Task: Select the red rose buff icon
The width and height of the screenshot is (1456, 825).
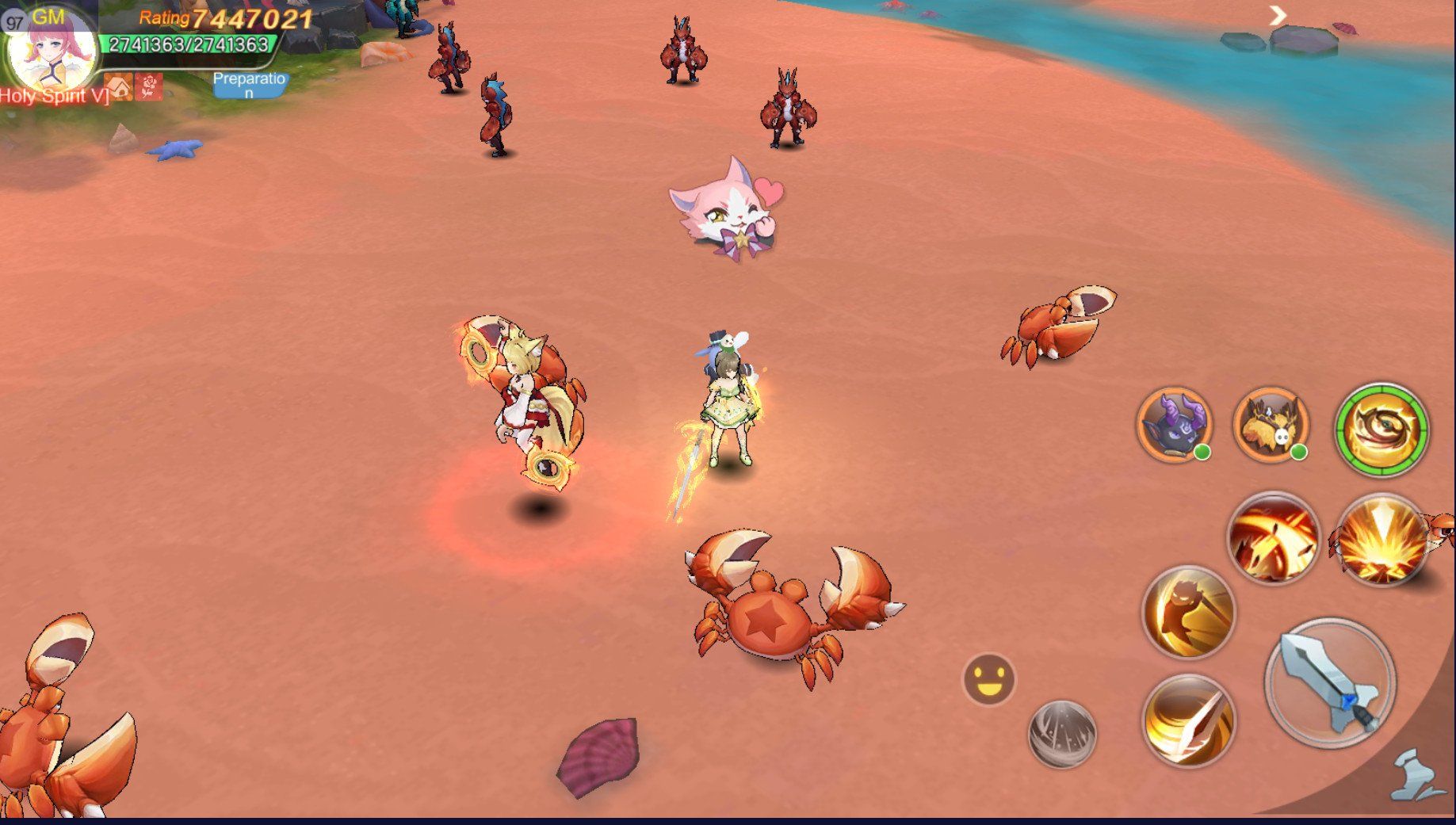Action: [148, 87]
